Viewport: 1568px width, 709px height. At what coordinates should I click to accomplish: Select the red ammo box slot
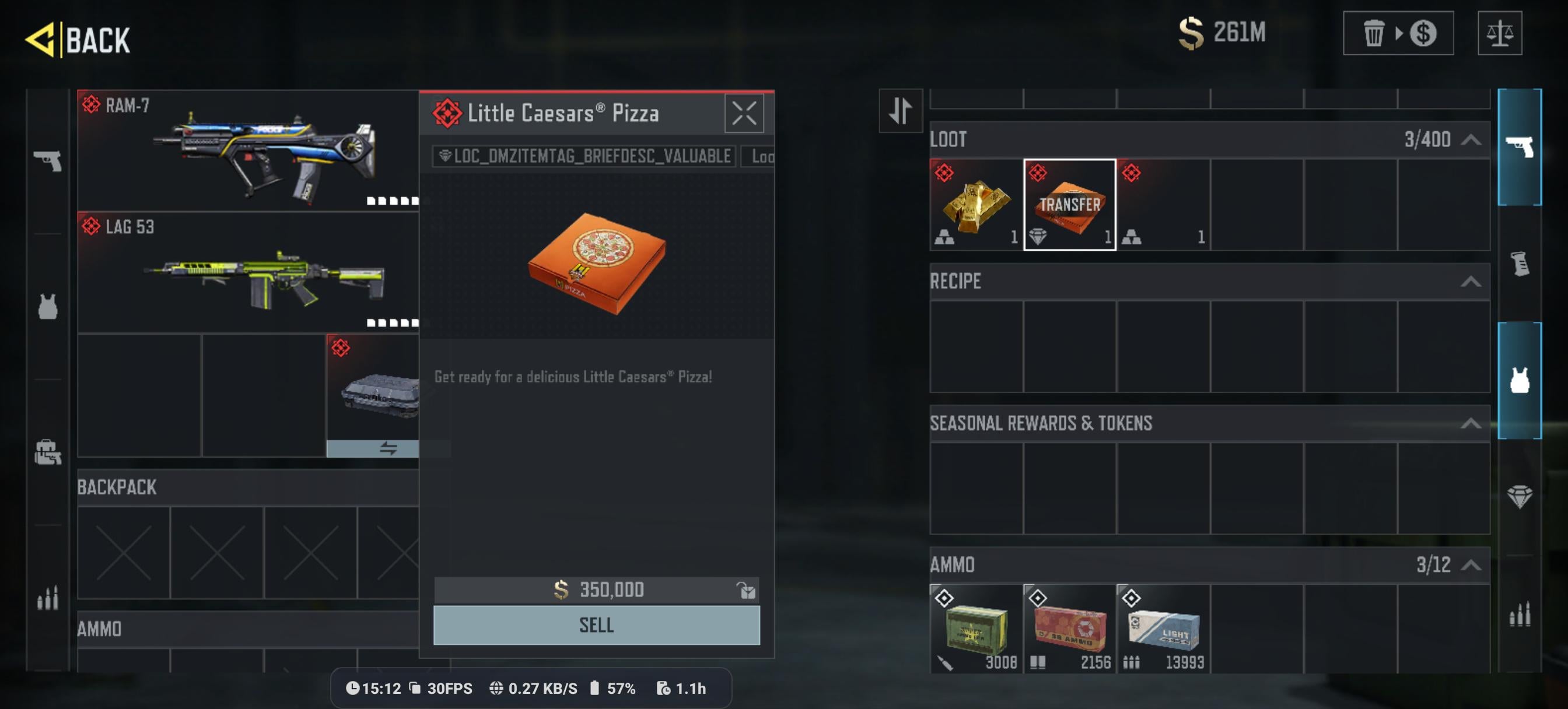[1069, 629]
